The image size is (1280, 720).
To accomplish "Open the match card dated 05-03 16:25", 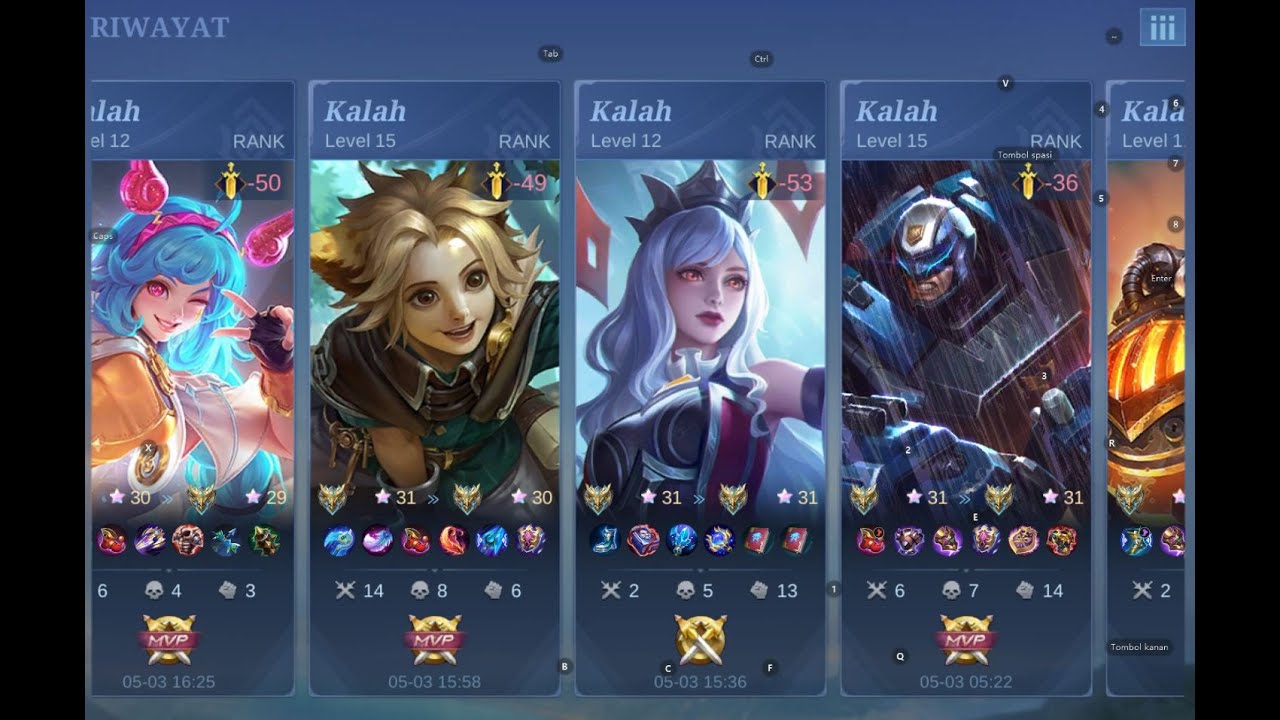I will [192, 388].
